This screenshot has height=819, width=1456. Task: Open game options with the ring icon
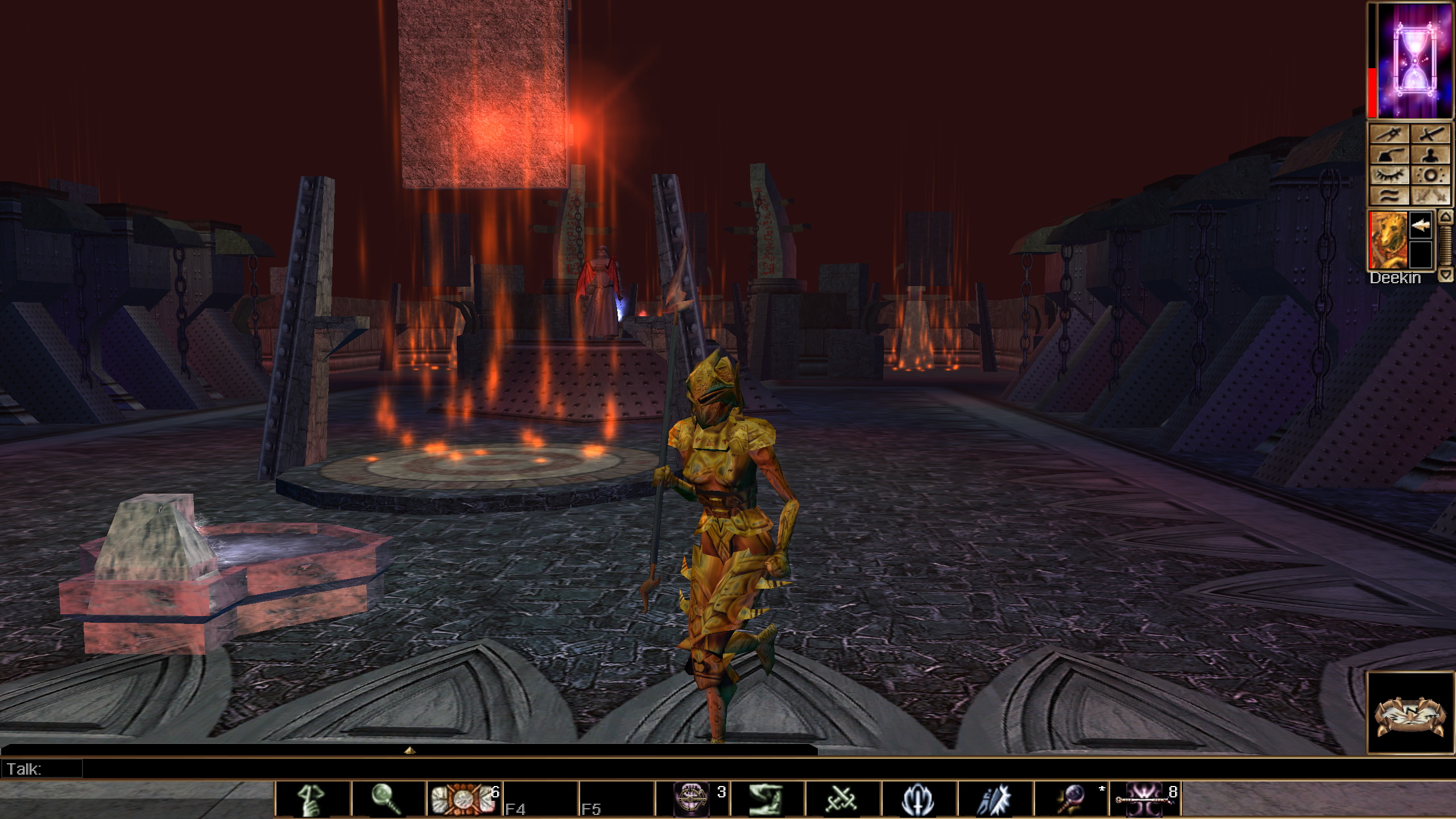(x=1431, y=175)
